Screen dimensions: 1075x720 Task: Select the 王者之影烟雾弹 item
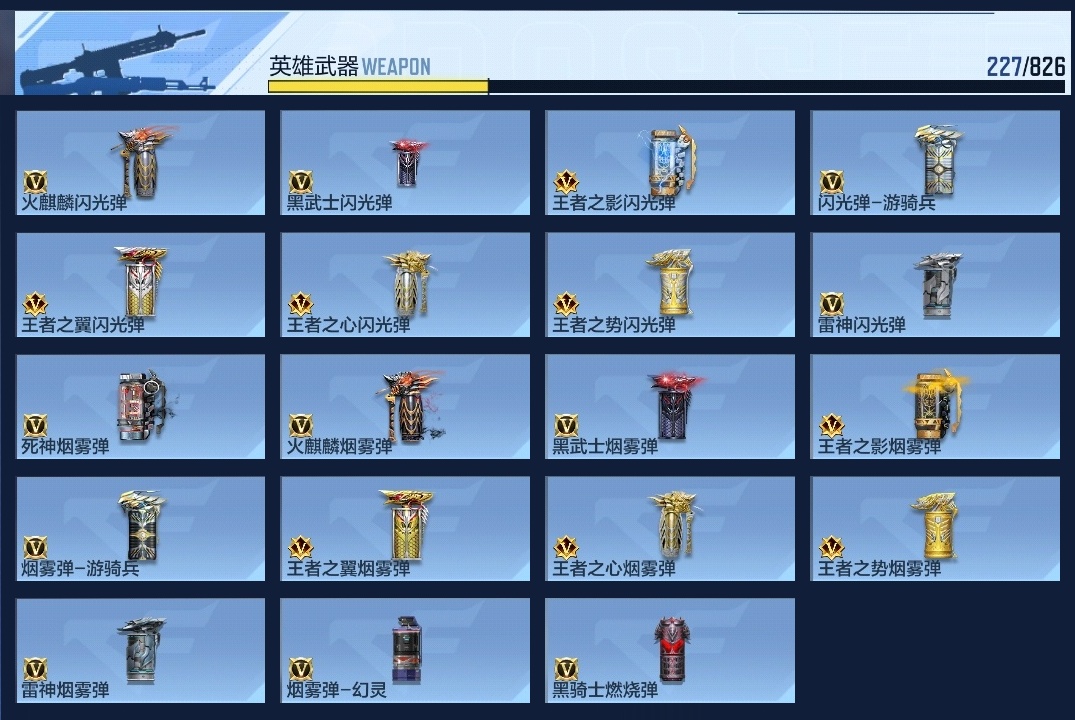pyautogui.click(x=935, y=407)
